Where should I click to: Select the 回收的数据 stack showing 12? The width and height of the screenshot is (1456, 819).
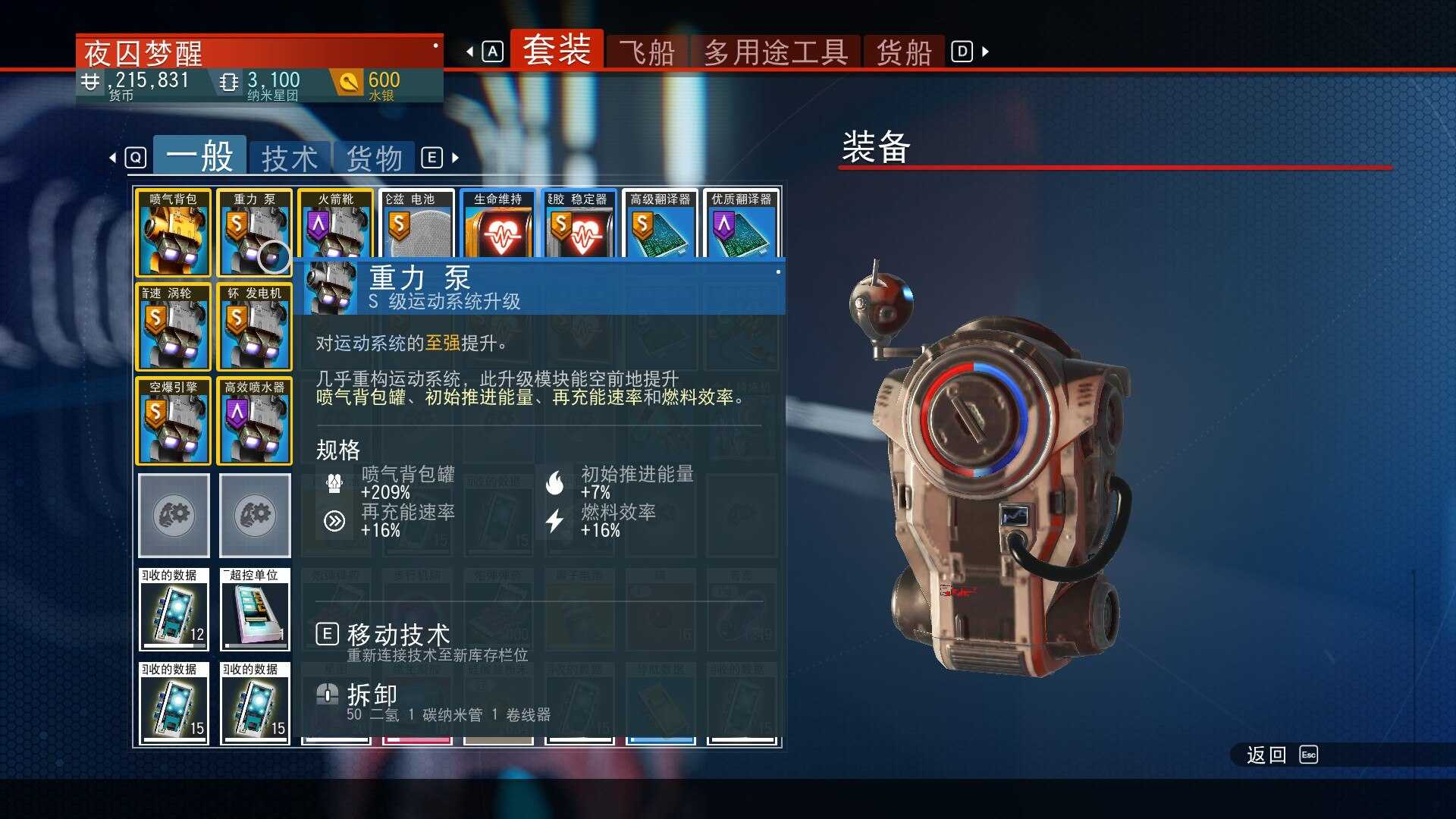pos(173,610)
